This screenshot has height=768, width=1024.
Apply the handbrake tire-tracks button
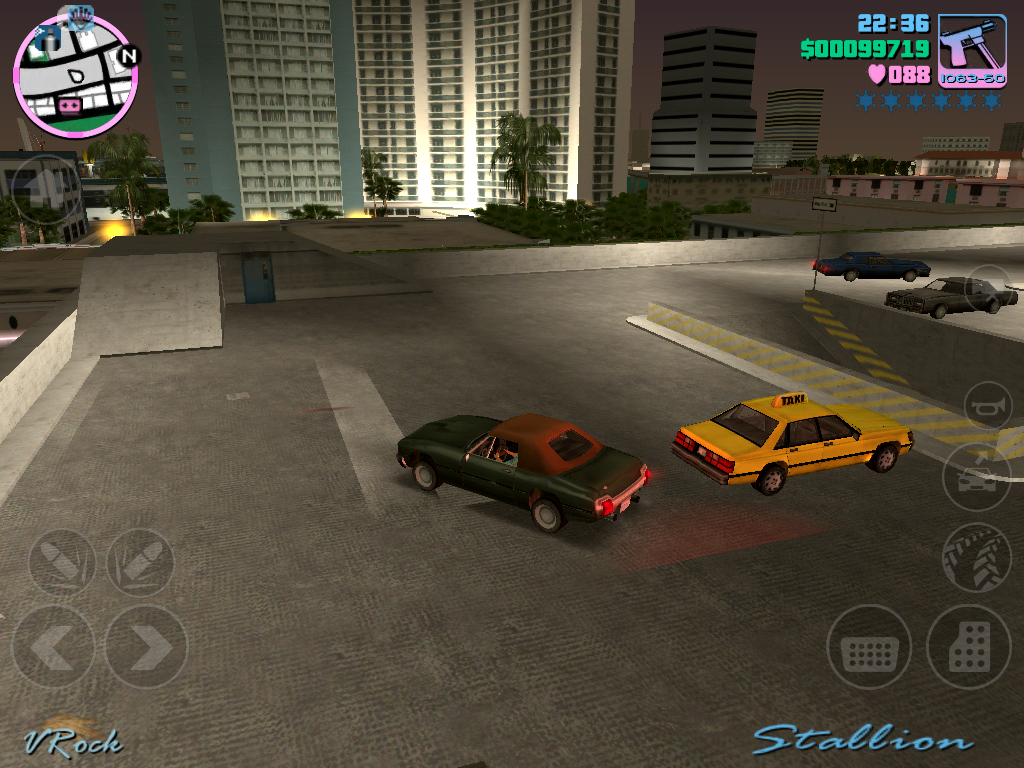pyautogui.click(x=976, y=558)
